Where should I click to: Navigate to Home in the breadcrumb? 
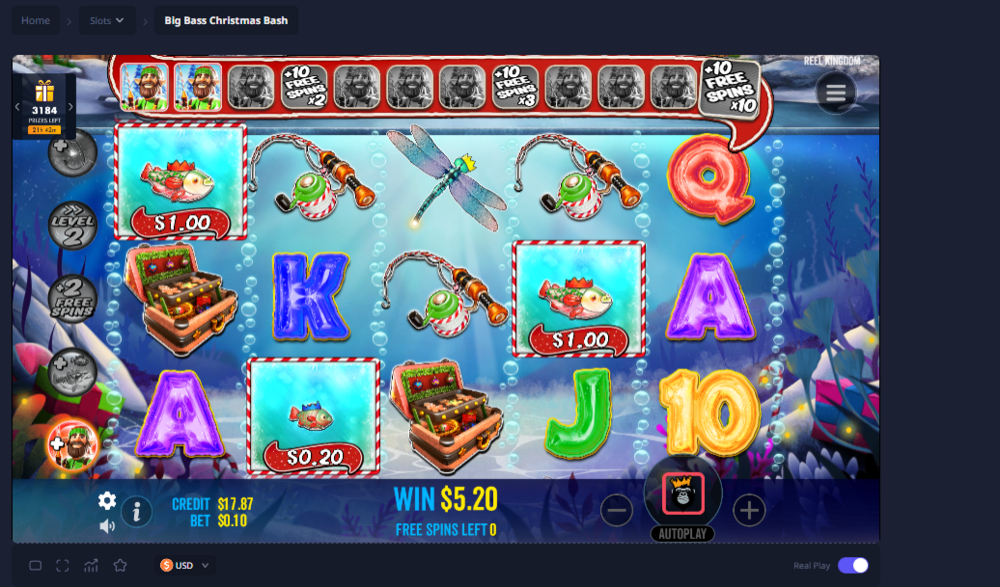[35, 20]
